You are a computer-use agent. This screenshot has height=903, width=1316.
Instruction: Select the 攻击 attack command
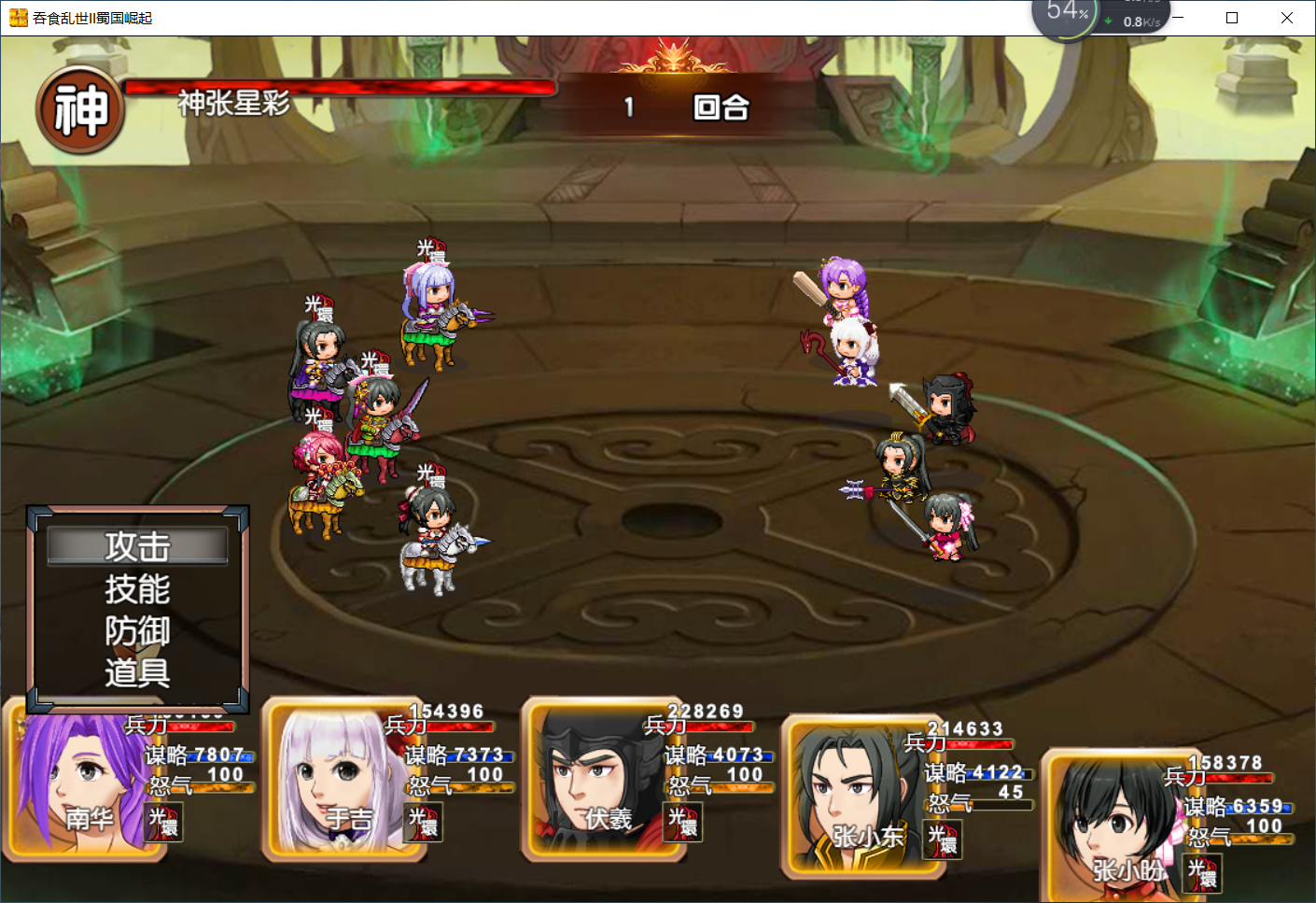[x=137, y=546]
